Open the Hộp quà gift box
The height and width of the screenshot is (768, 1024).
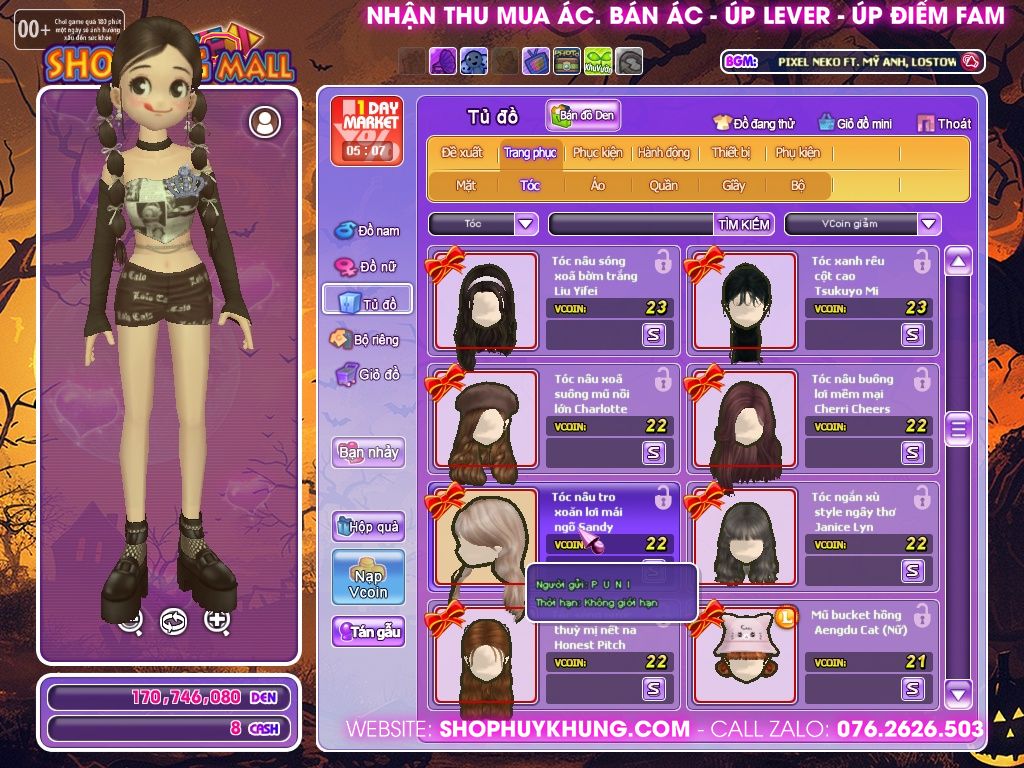pos(368,526)
